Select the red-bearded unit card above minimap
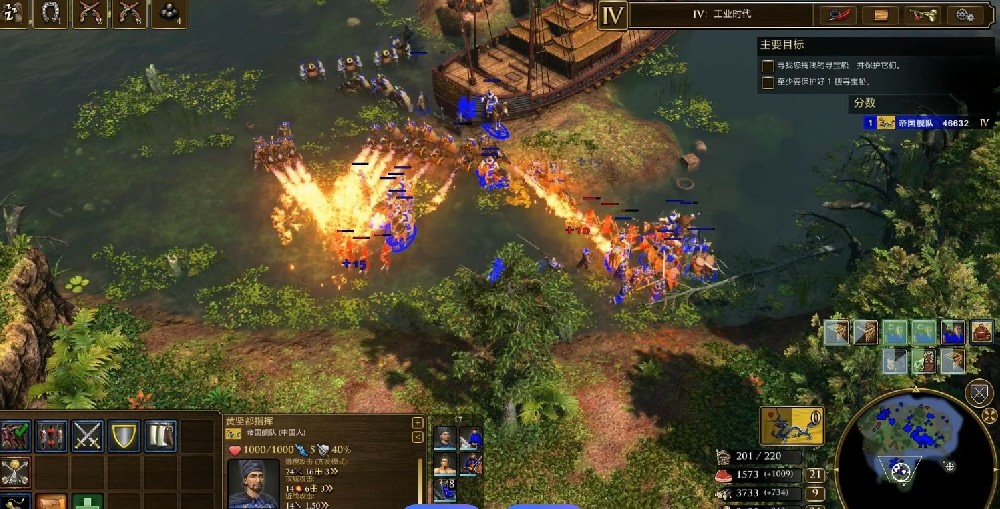 (x=982, y=332)
